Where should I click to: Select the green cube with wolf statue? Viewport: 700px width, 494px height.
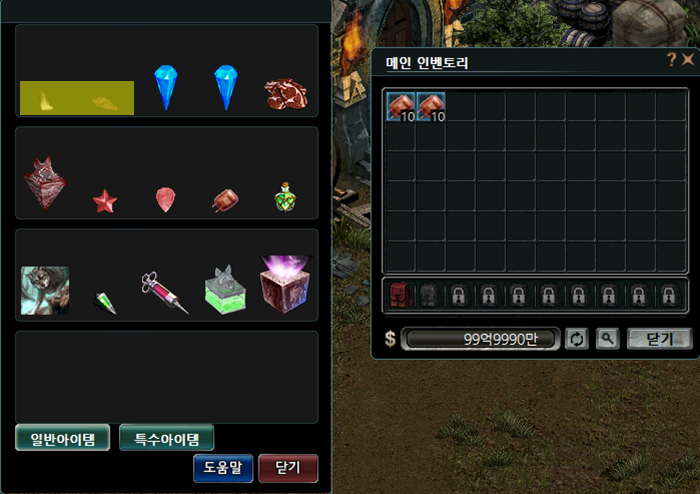point(224,288)
